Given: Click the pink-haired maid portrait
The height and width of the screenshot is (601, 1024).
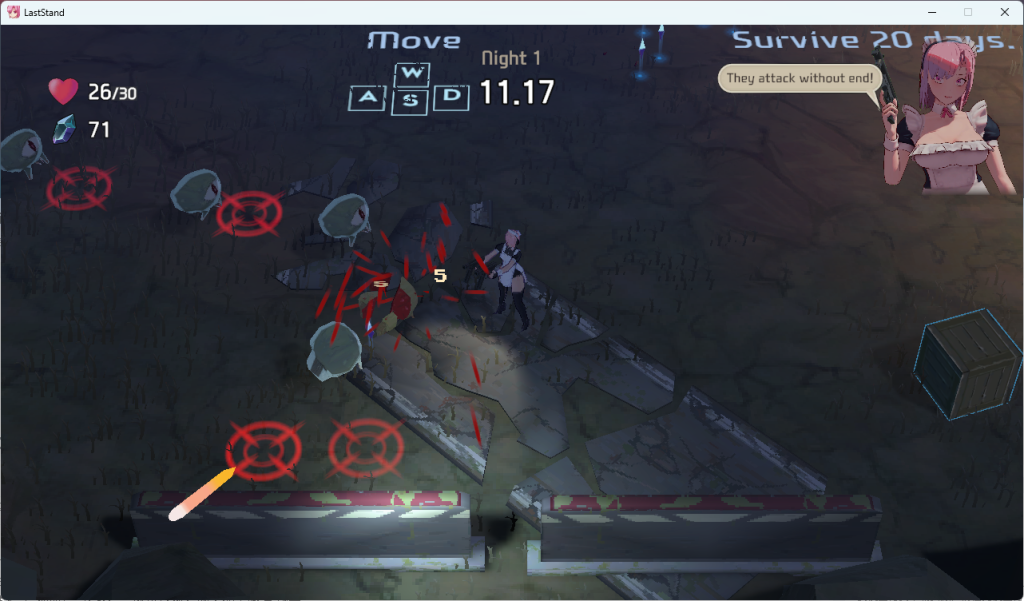Looking at the screenshot, I should pos(943,120).
